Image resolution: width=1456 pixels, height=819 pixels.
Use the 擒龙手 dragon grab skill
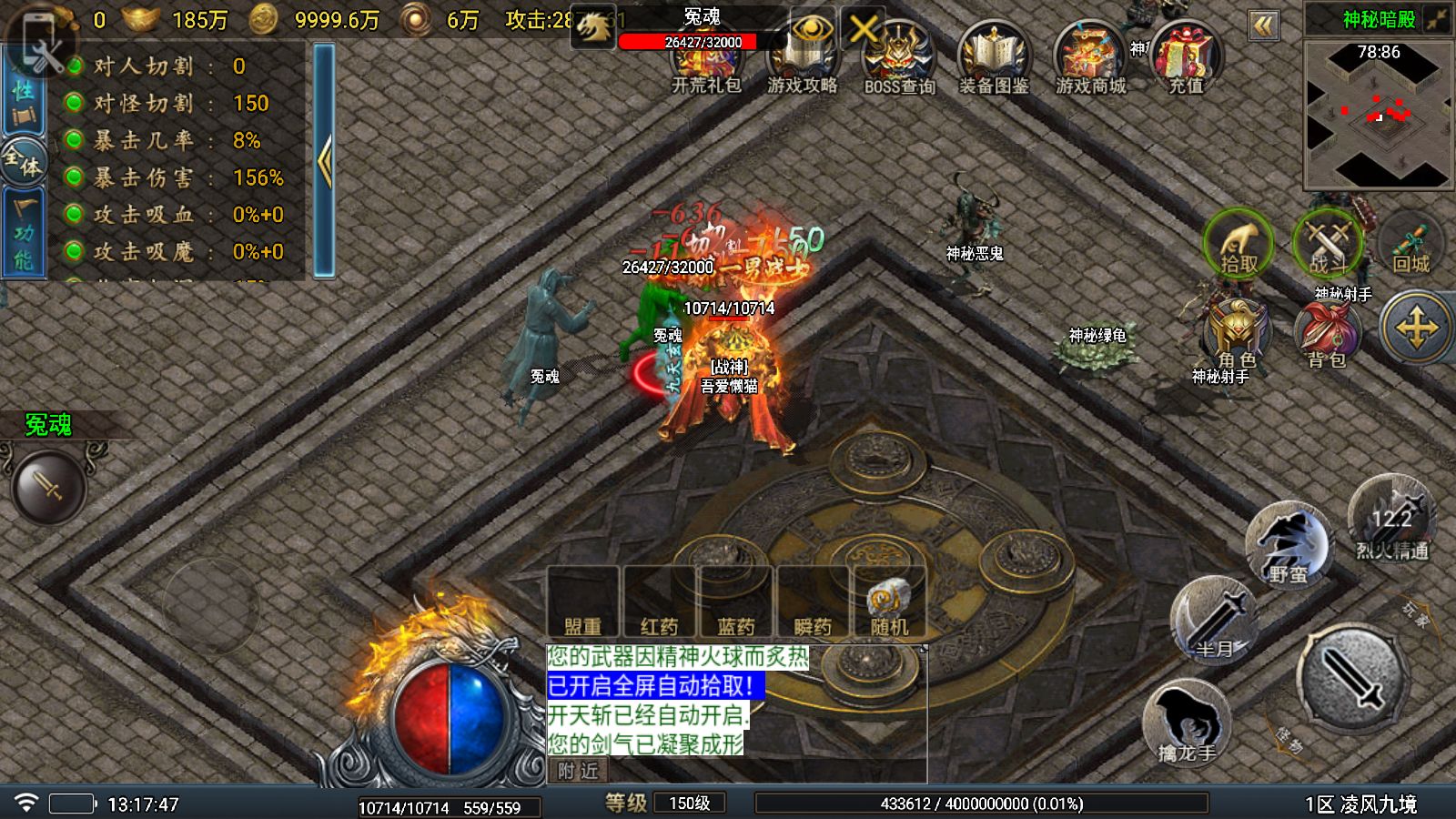click(1187, 723)
